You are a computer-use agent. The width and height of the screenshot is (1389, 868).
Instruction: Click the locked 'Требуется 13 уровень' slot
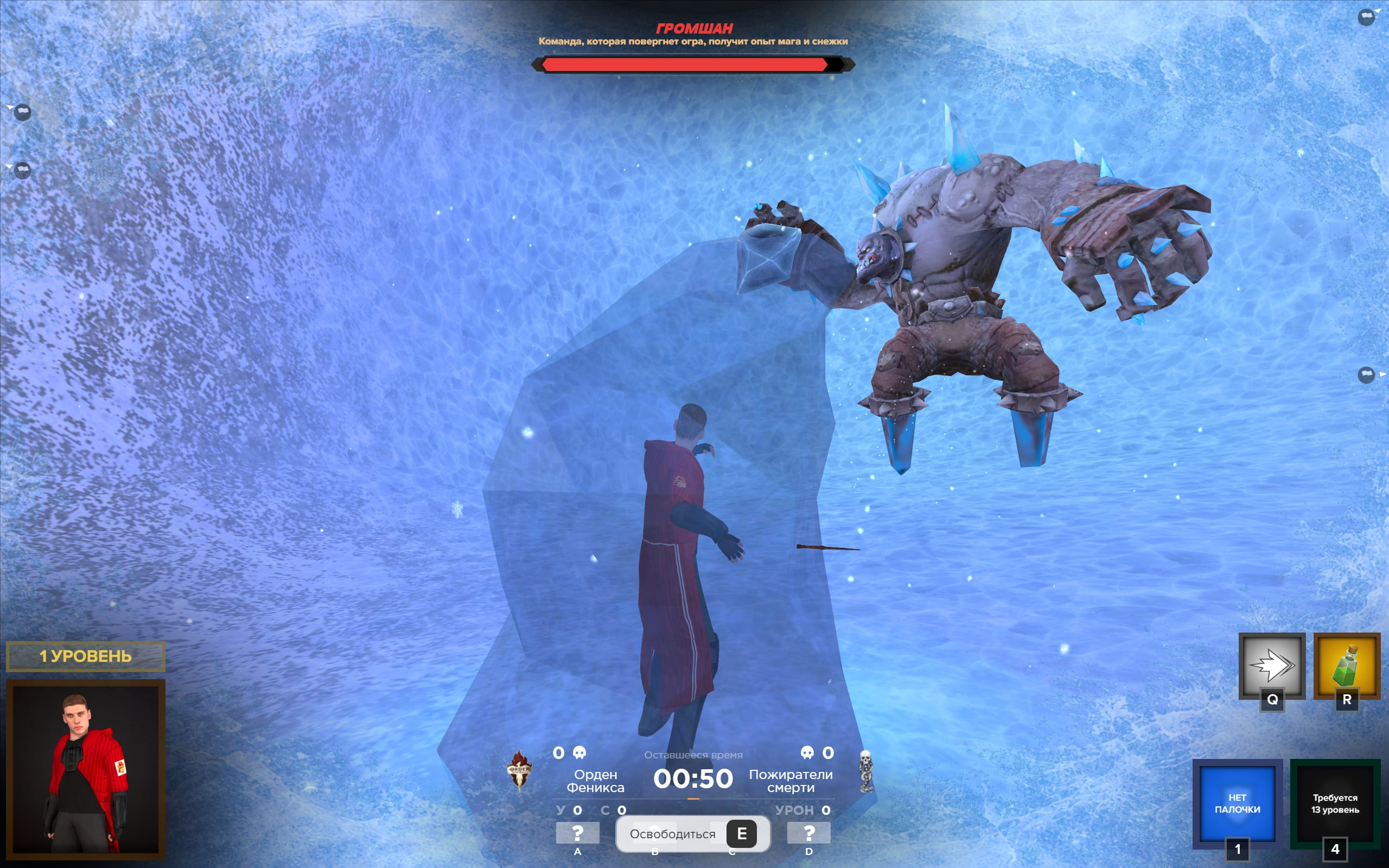click(x=1335, y=803)
